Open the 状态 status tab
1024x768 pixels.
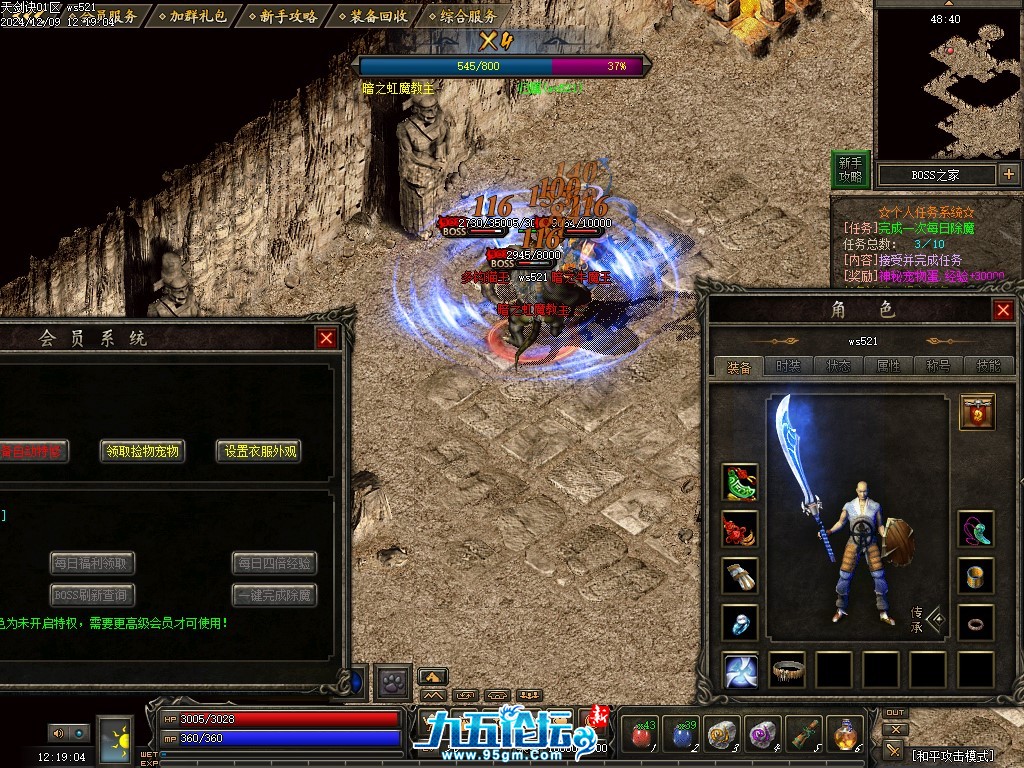tap(838, 366)
